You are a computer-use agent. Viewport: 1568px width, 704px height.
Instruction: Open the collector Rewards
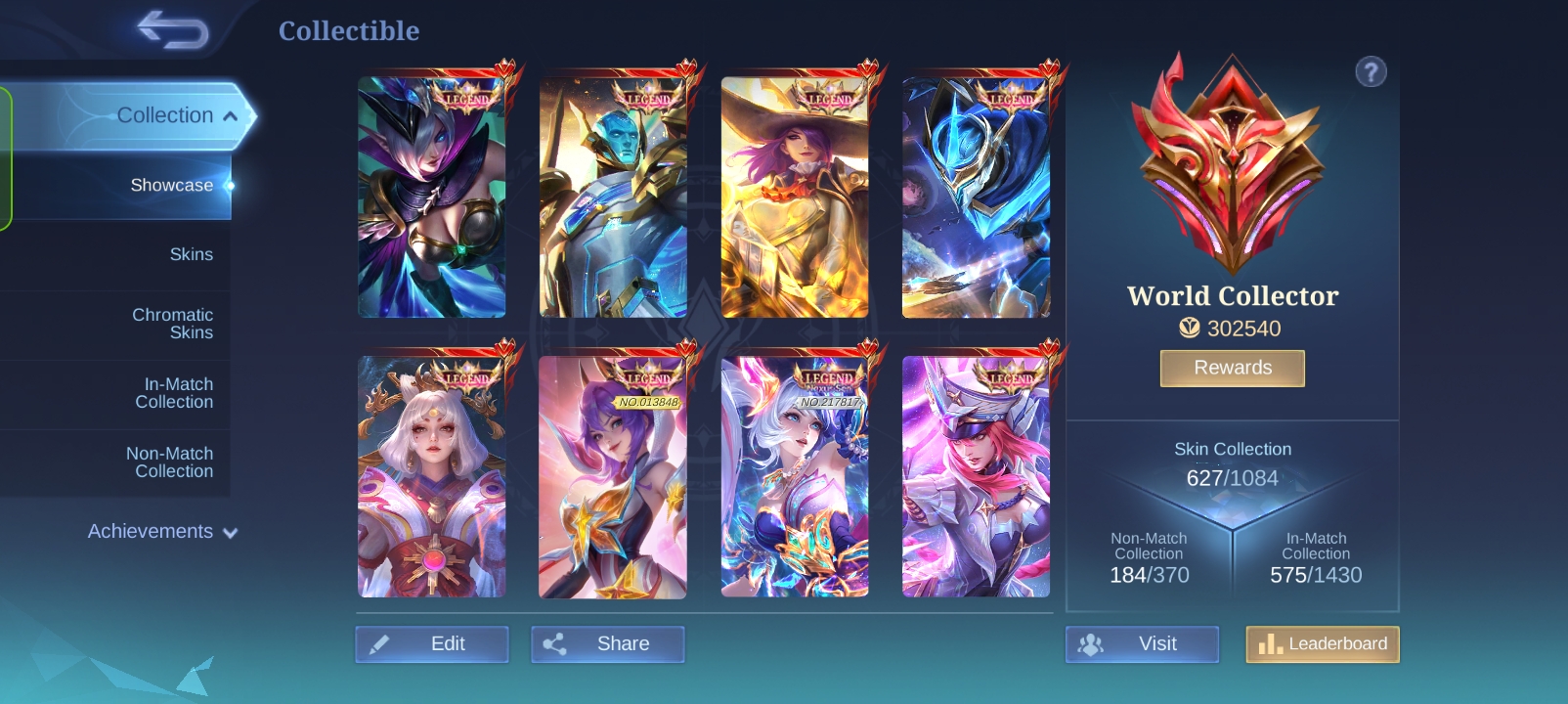point(1232,368)
